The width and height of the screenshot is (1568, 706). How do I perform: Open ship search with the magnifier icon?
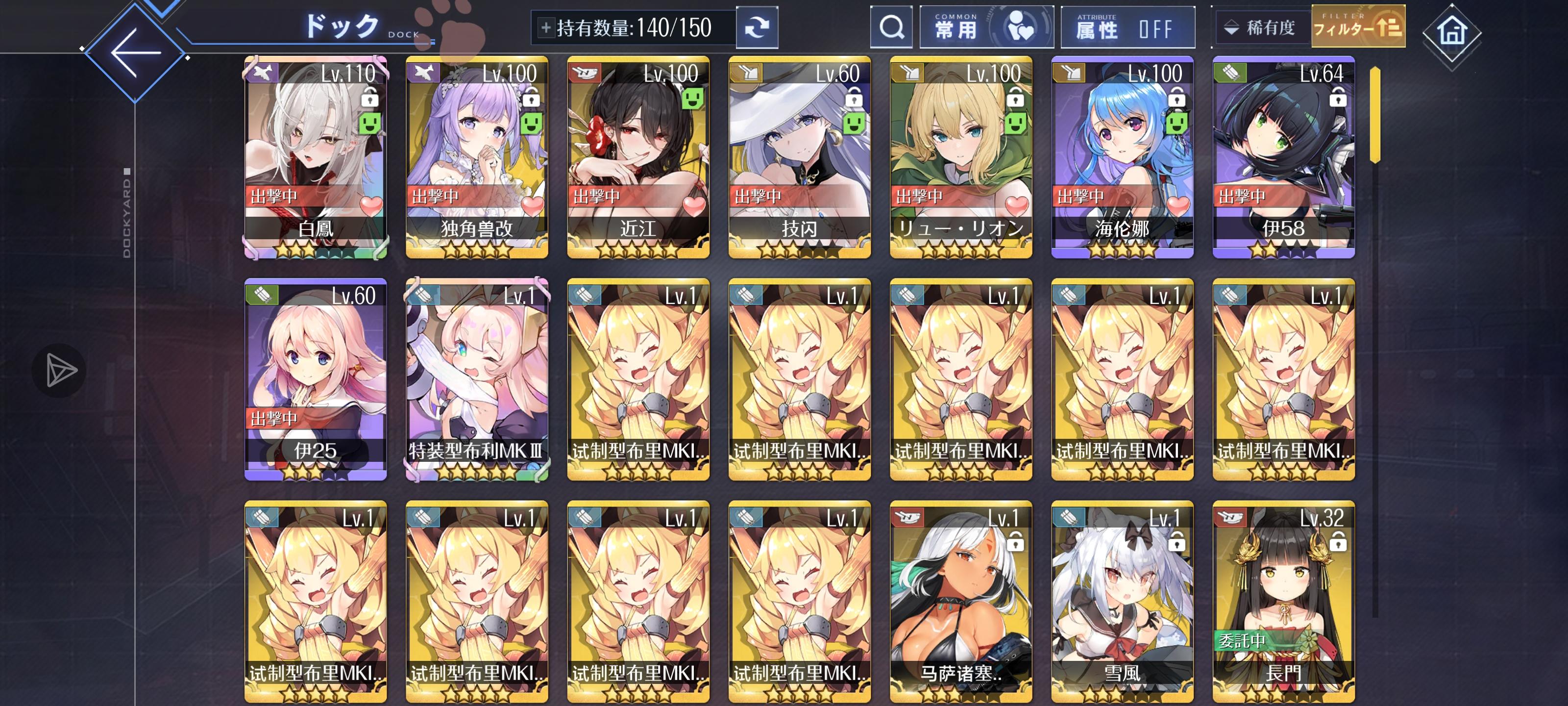coord(891,27)
